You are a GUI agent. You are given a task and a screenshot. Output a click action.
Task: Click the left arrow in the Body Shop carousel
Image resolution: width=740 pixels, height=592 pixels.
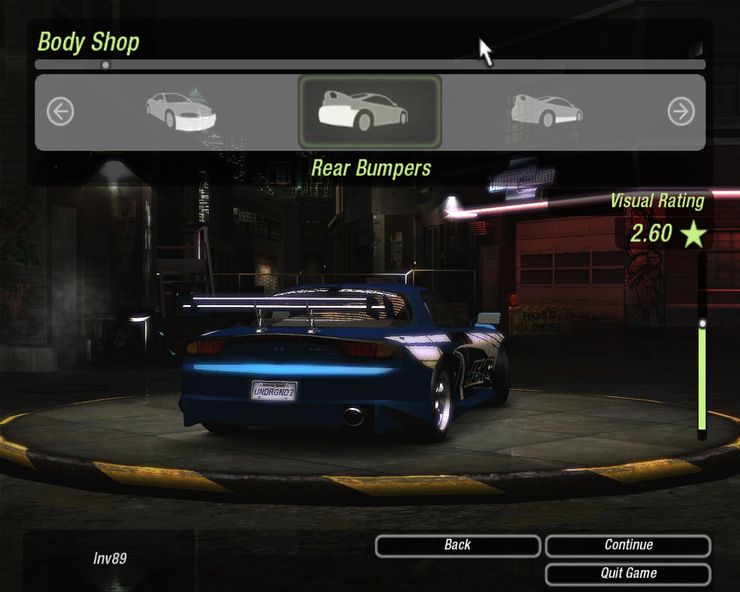60,111
